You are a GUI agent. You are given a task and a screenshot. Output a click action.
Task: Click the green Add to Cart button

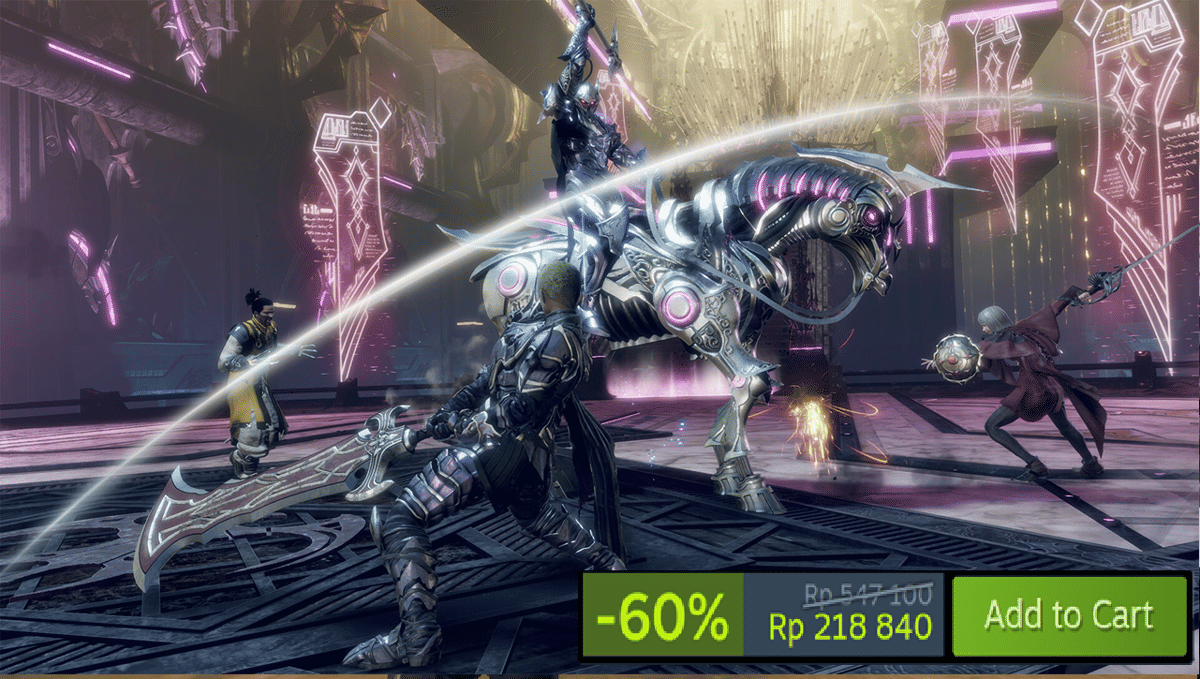point(1068,616)
